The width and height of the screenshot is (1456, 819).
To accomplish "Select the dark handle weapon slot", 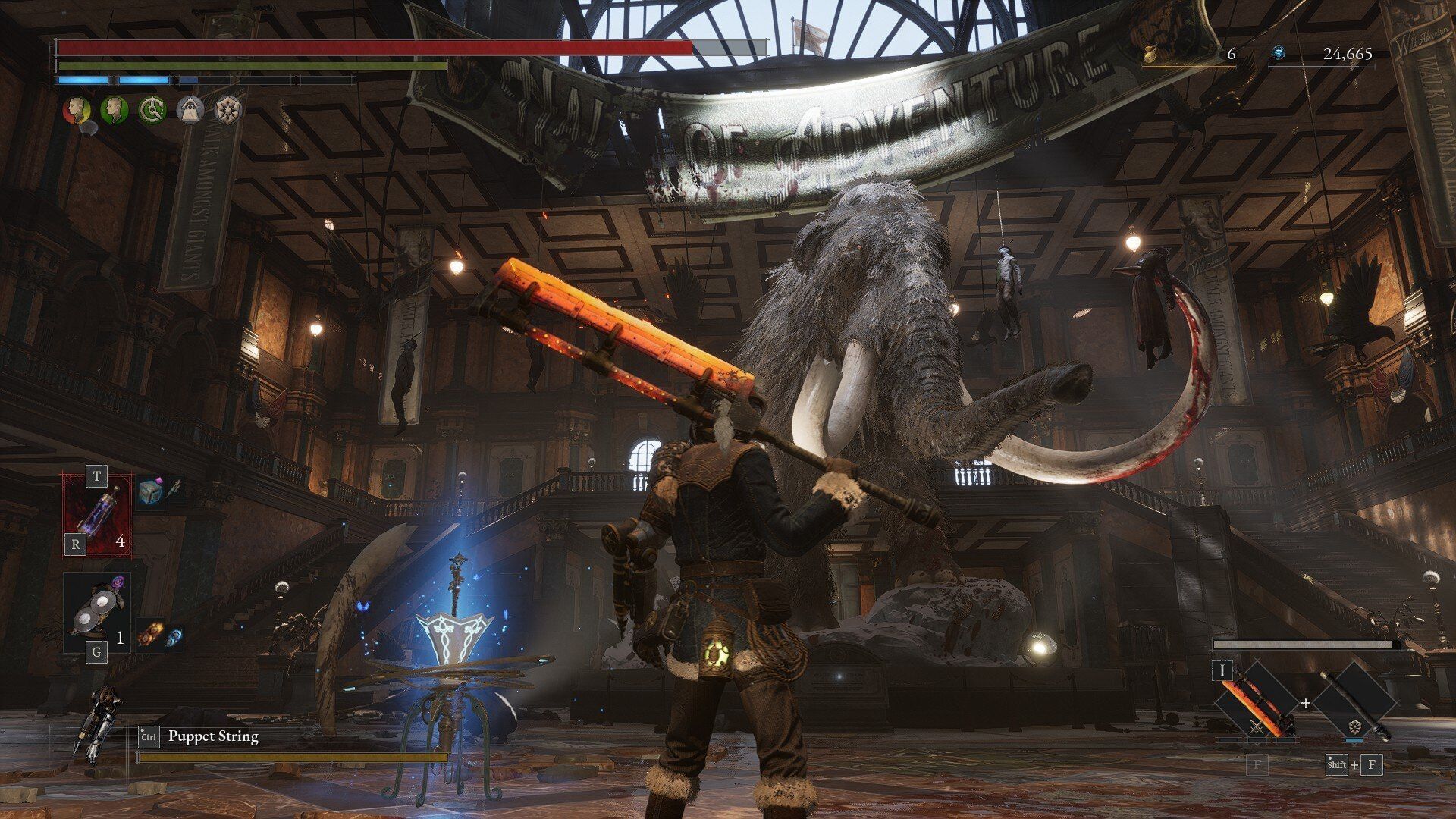I will [1354, 702].
